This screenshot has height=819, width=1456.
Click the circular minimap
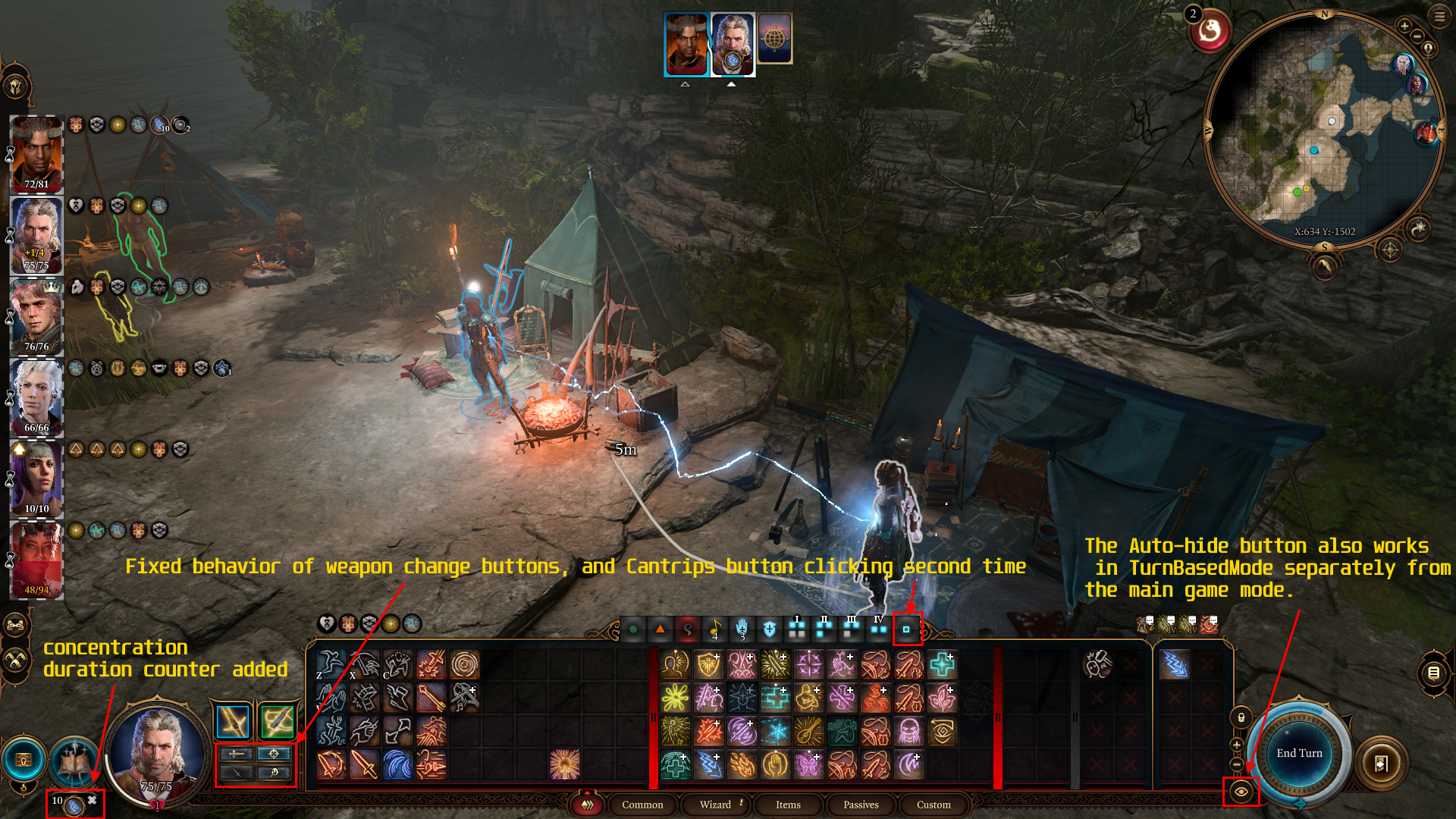pyautogui.click(x=1324, y=129)
